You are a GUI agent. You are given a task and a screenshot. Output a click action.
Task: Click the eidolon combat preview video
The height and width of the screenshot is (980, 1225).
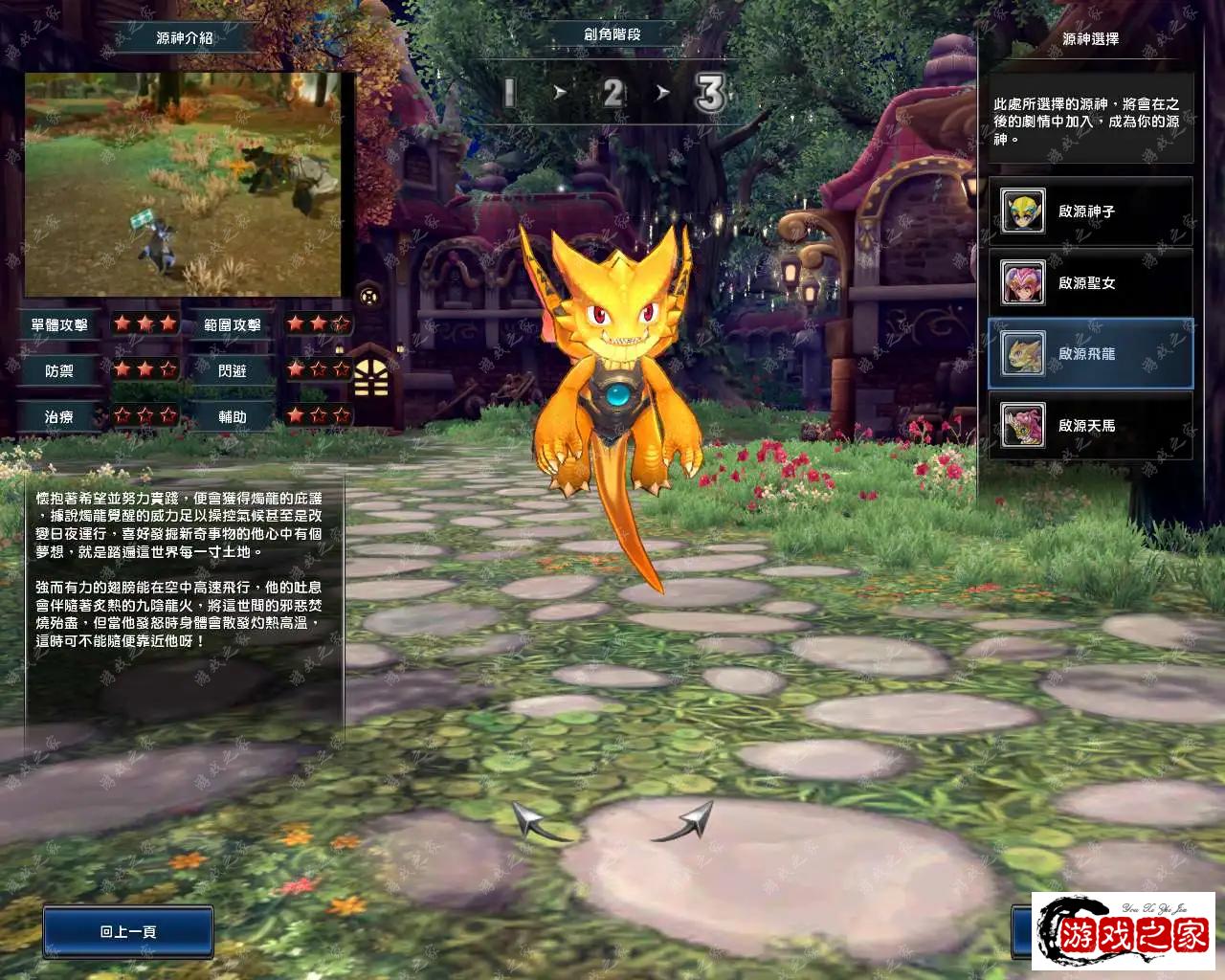click(183, 186)
